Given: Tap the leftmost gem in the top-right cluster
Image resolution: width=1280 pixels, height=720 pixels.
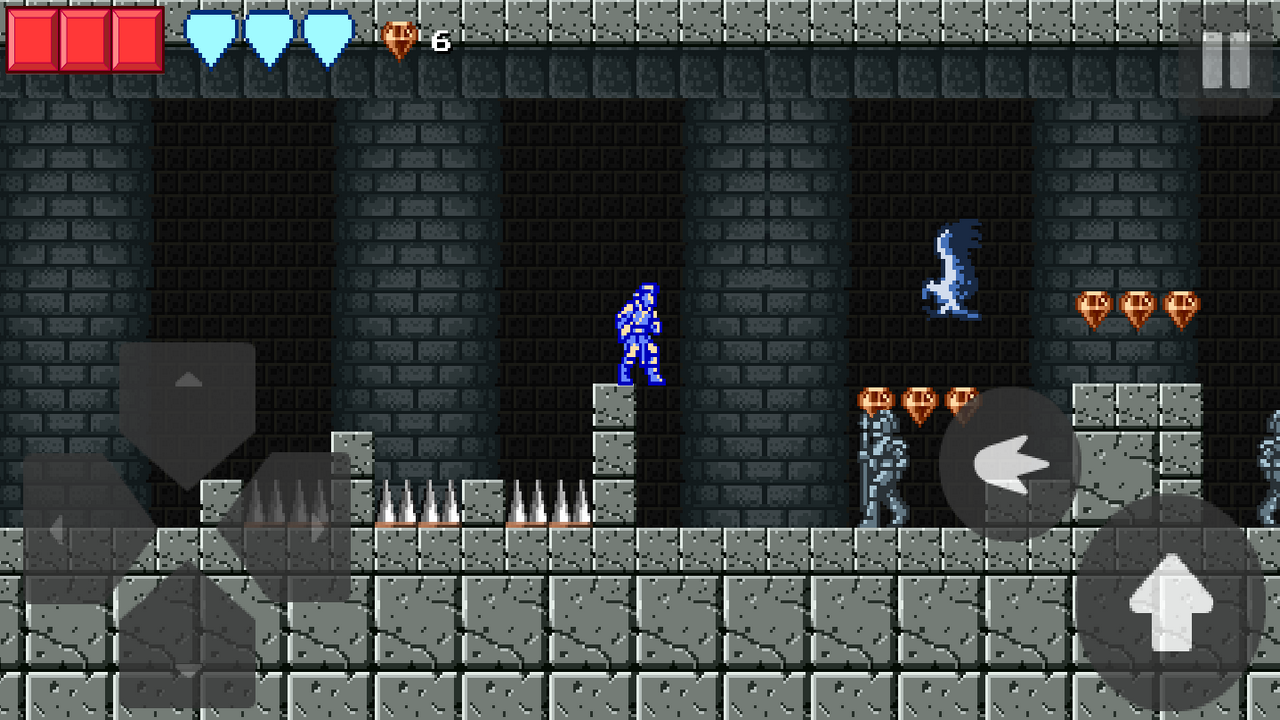Looking at the screenshot, I should (1092, 307).
